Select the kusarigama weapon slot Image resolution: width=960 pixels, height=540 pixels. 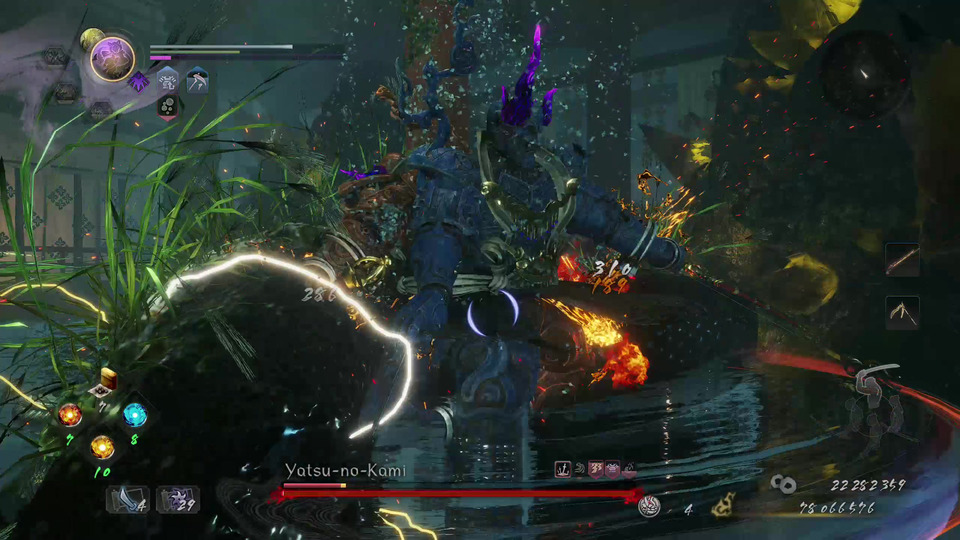pos(902,312)
